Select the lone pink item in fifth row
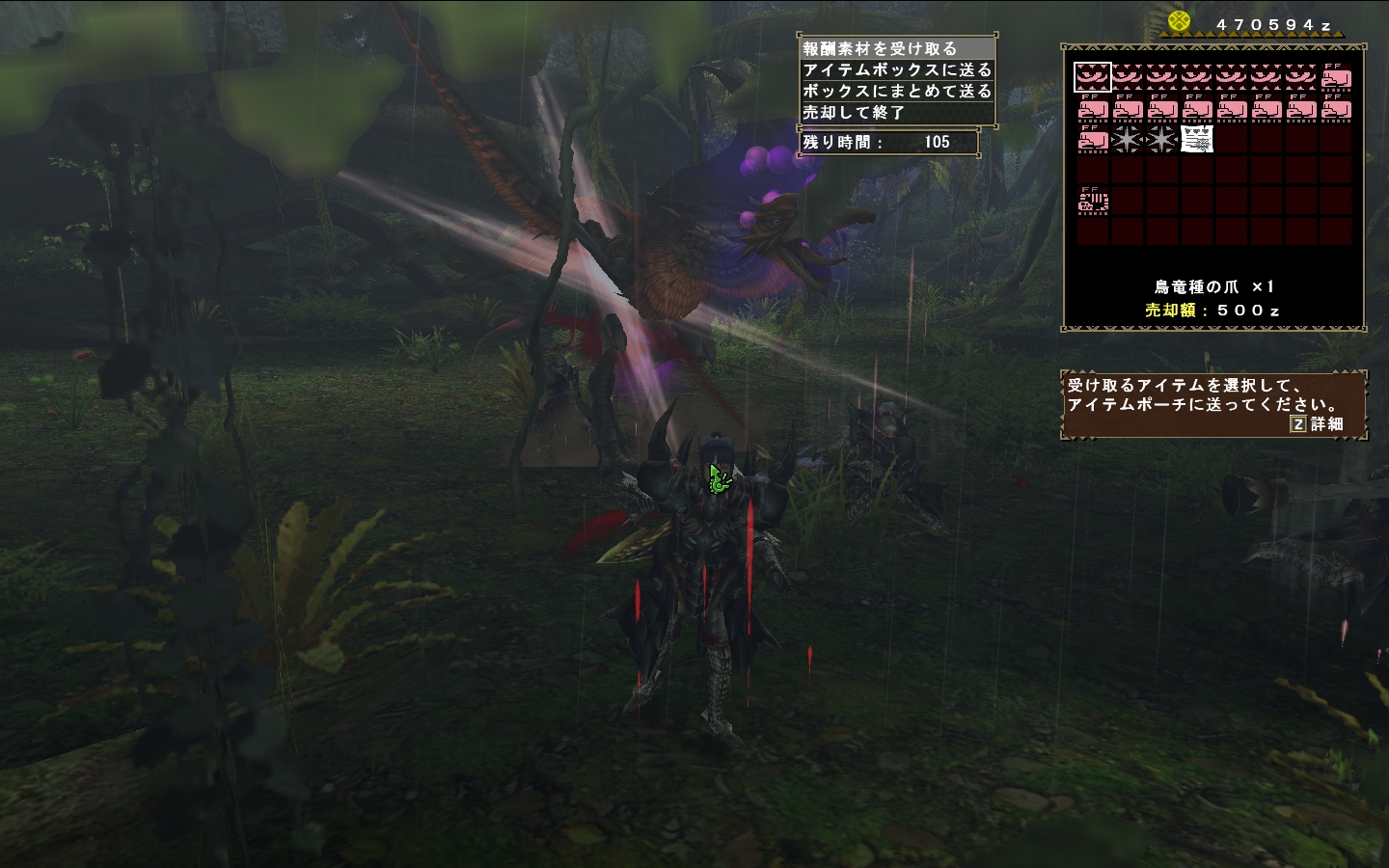The image size is (1389, 868). (1093, 202)
